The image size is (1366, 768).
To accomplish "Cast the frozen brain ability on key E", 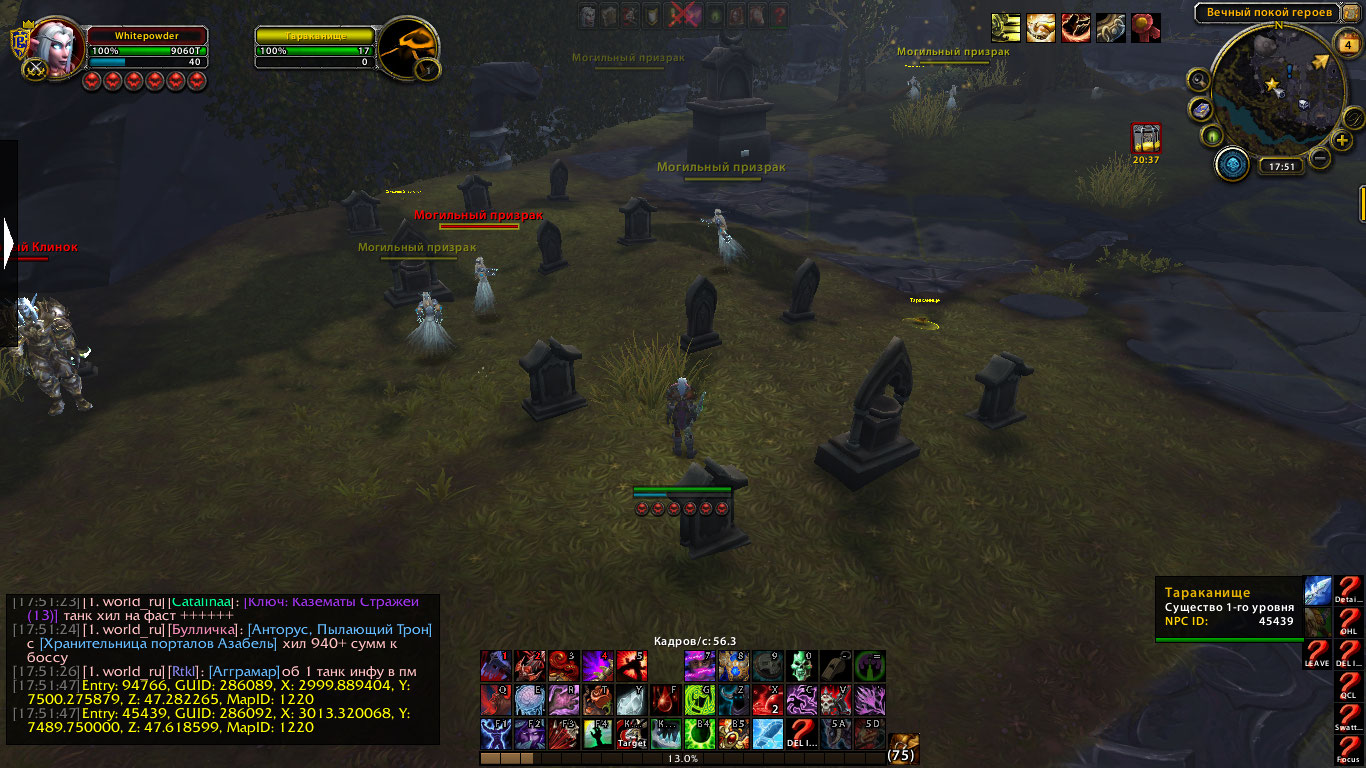I will pos(530,700).
